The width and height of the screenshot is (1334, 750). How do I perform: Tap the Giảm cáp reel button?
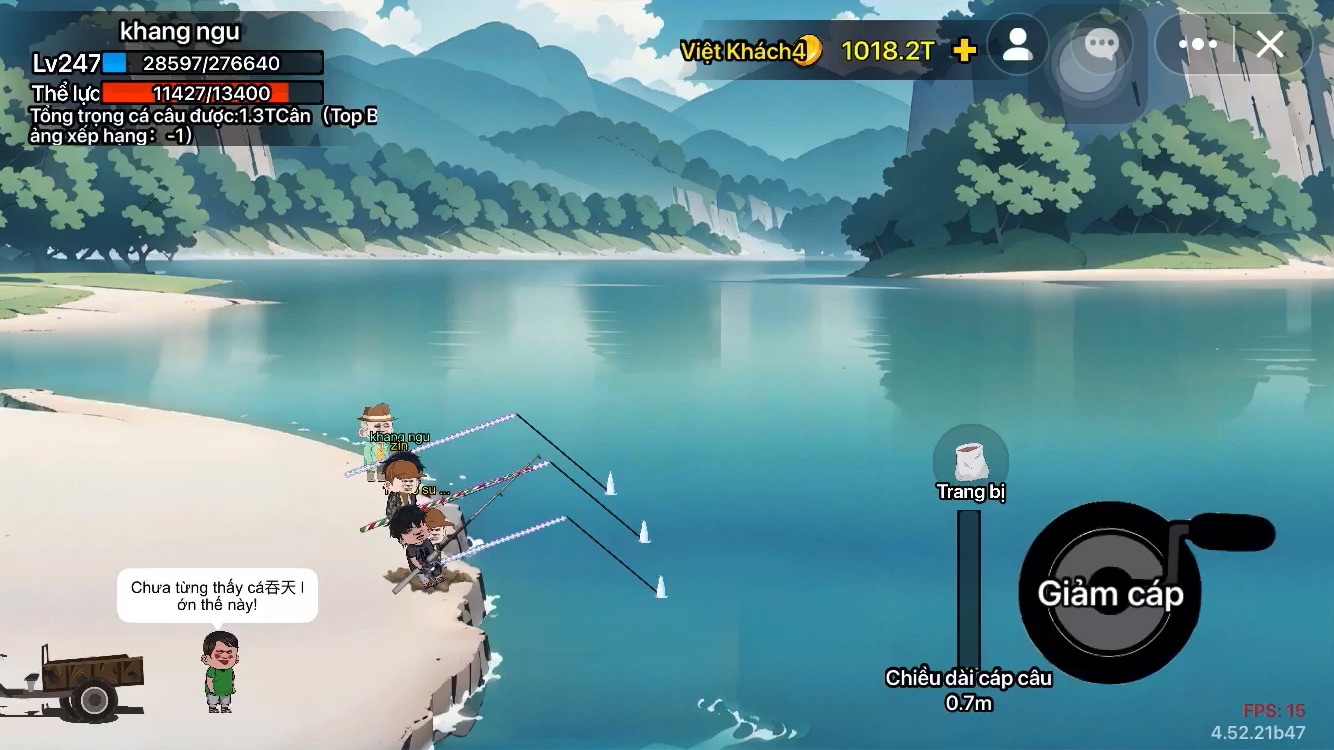[1110, 593]
